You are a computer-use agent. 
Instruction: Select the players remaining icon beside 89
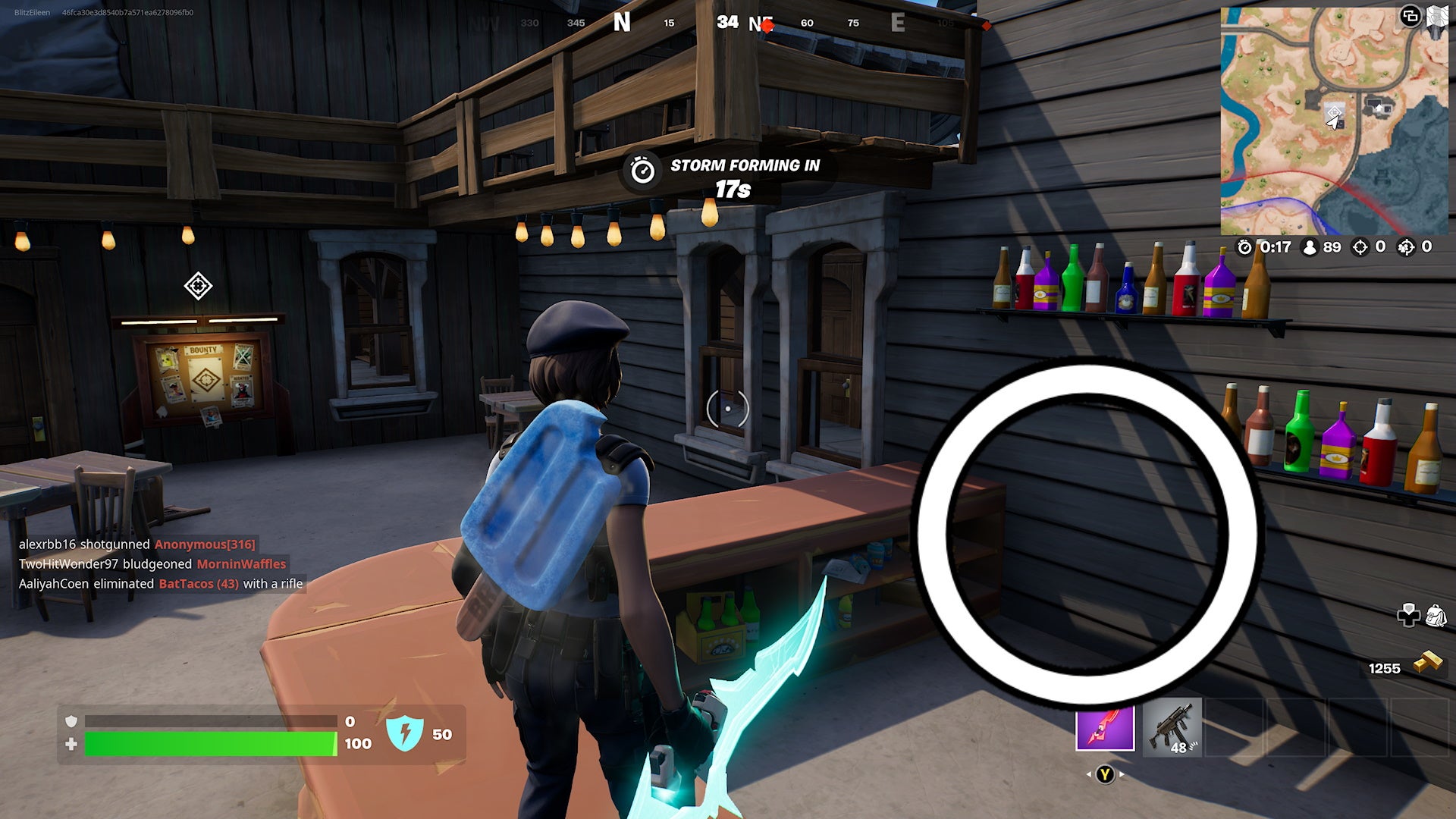[x=1310, y=246]
